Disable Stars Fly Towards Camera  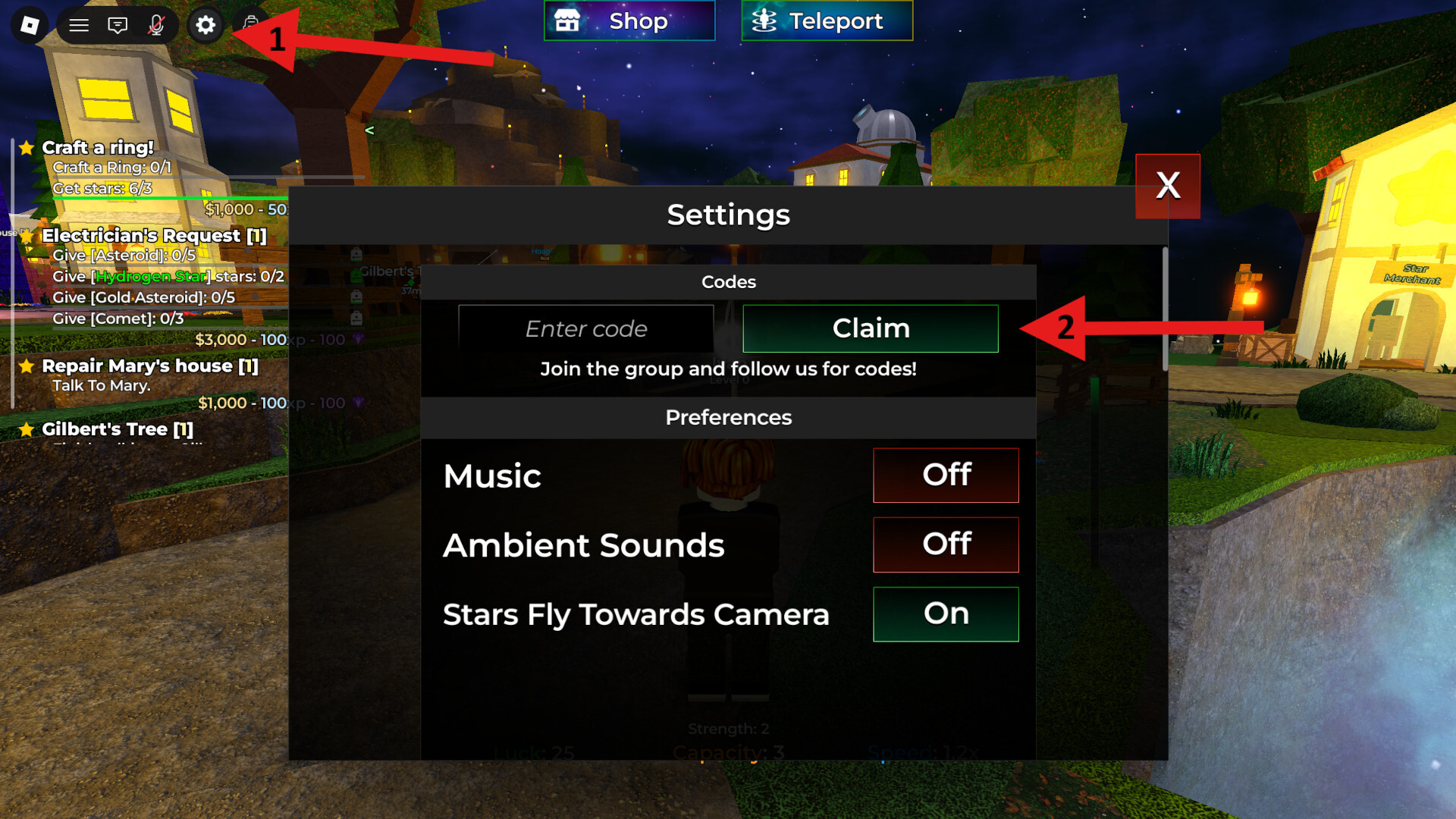tap(946, 614)
